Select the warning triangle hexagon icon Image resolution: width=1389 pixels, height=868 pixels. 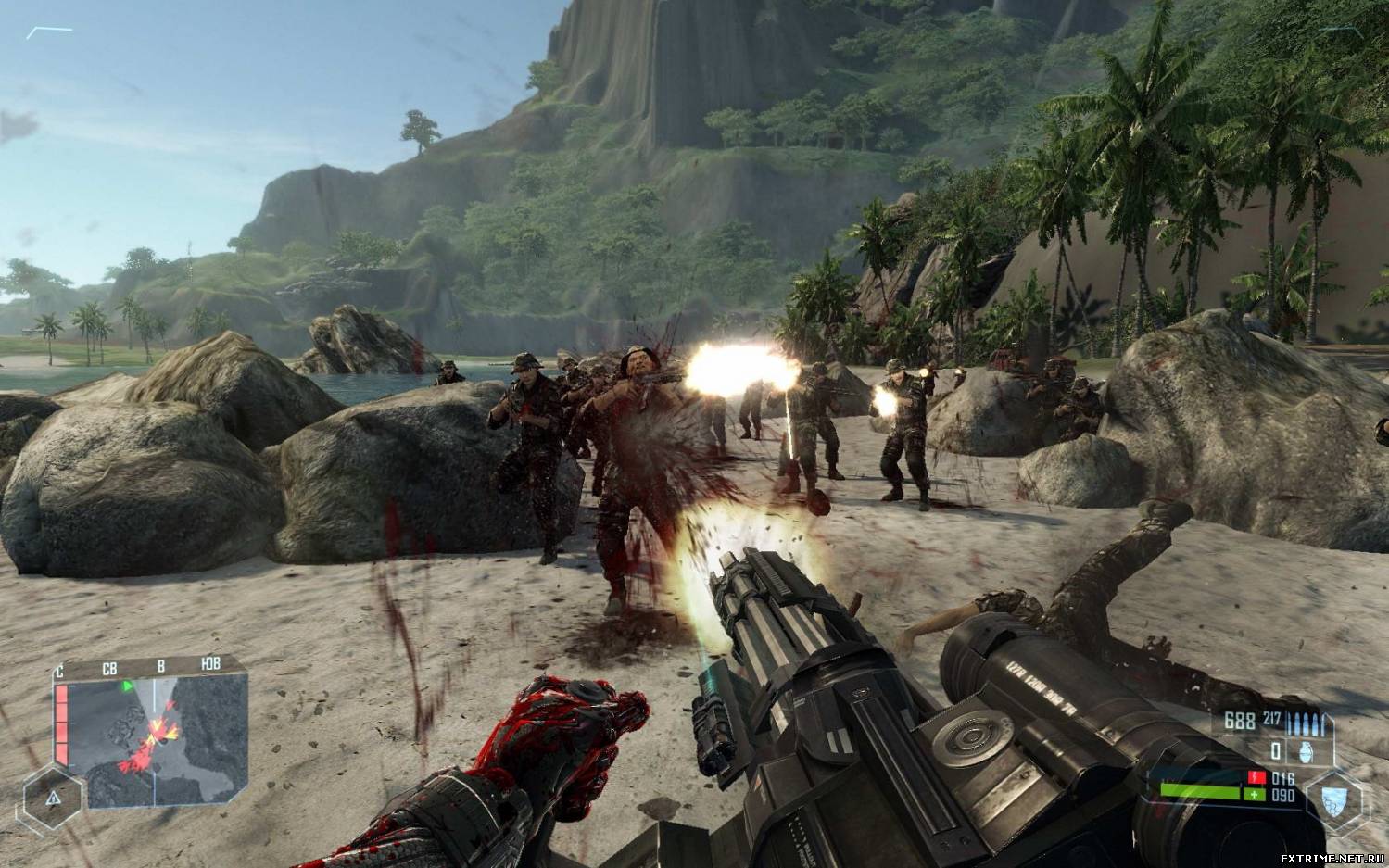tap(53, 797)
